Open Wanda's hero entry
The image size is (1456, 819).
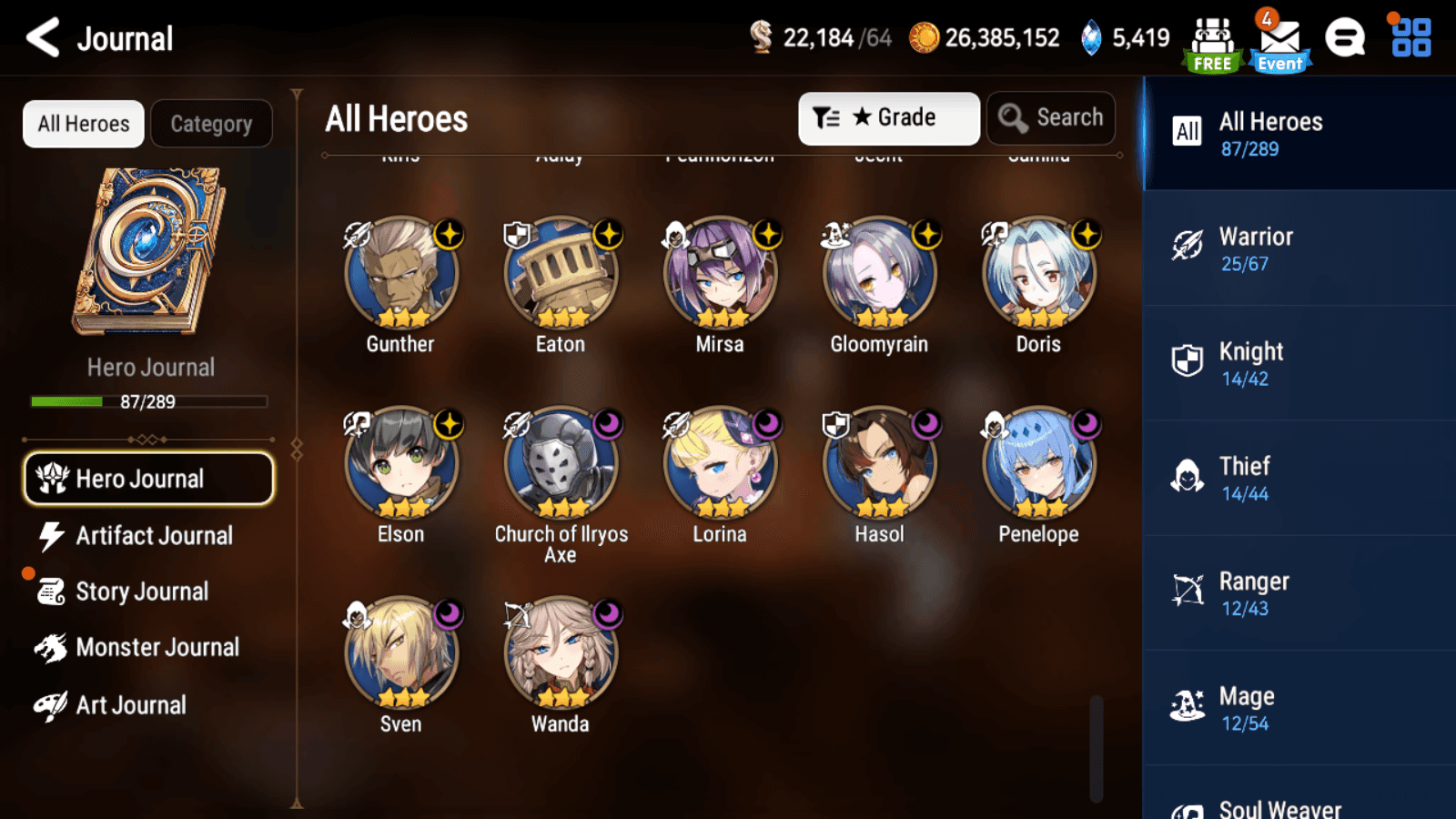click(561, 653)
